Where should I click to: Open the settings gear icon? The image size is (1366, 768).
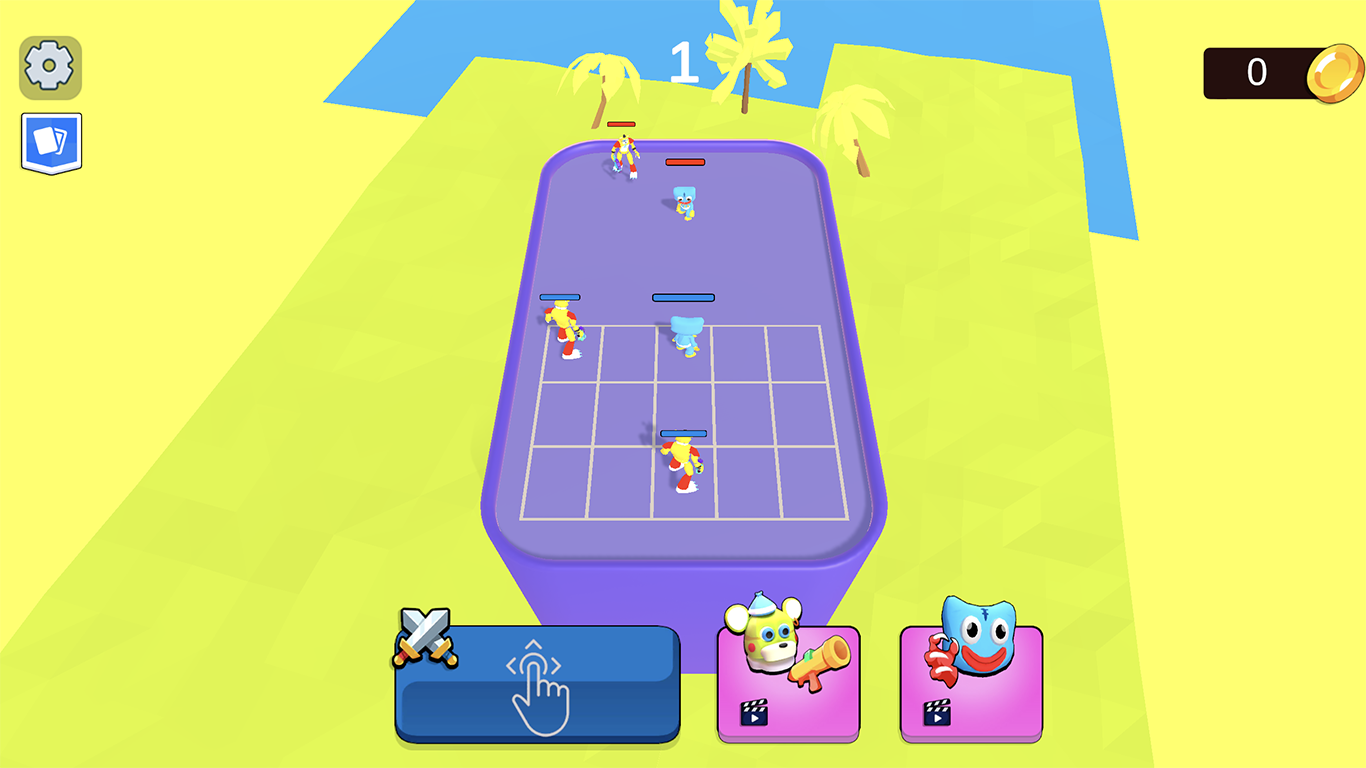(x=49, y=68)
